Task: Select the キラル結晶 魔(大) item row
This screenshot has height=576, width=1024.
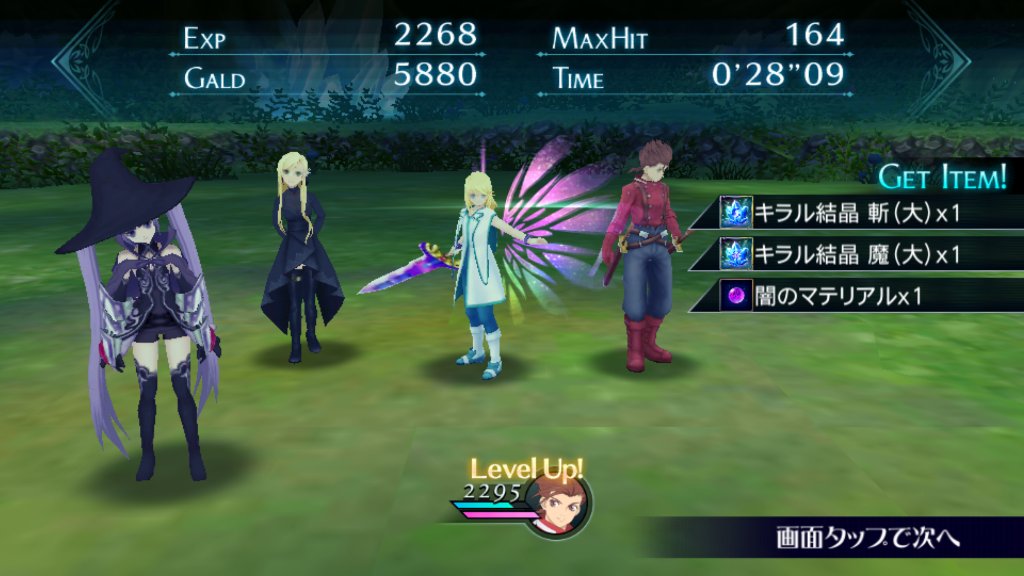Action: (860, 254)
